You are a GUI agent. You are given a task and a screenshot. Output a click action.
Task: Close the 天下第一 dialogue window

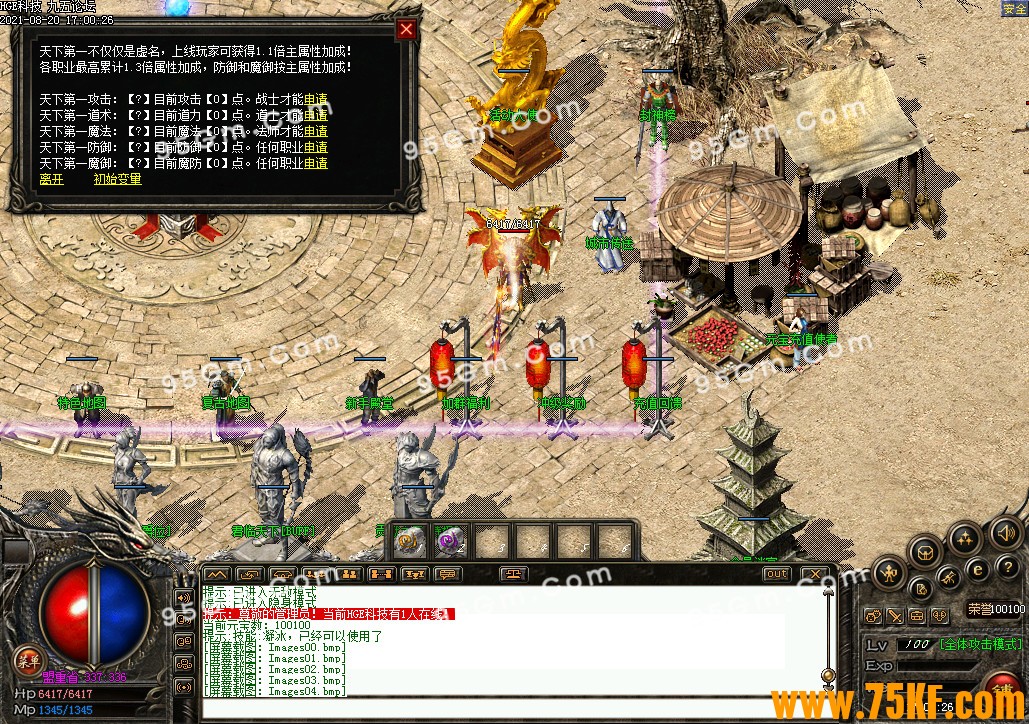point(406,29)
